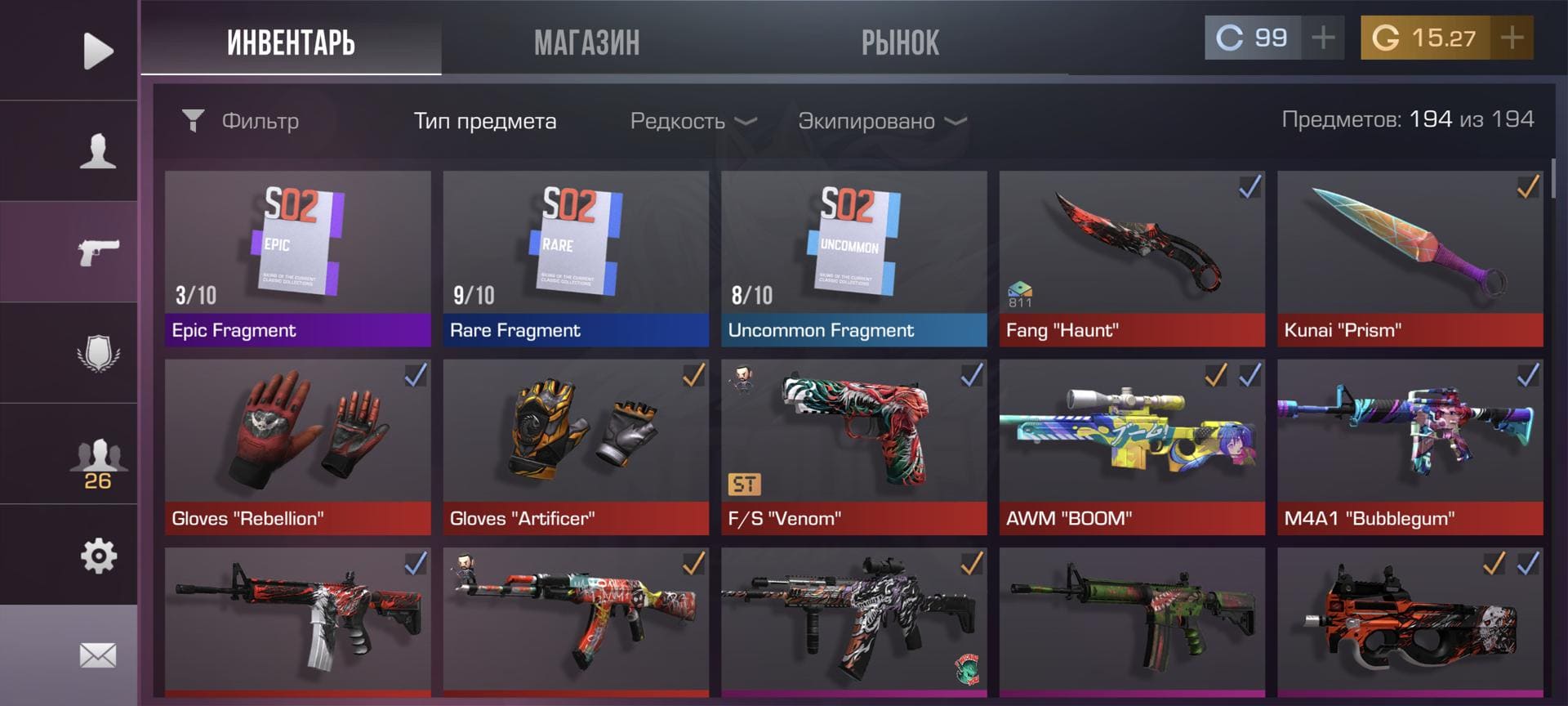Screen dimensions: 1568x706
Task: Expand the Экипировано dropdown
Action: [x=881, y=122]
